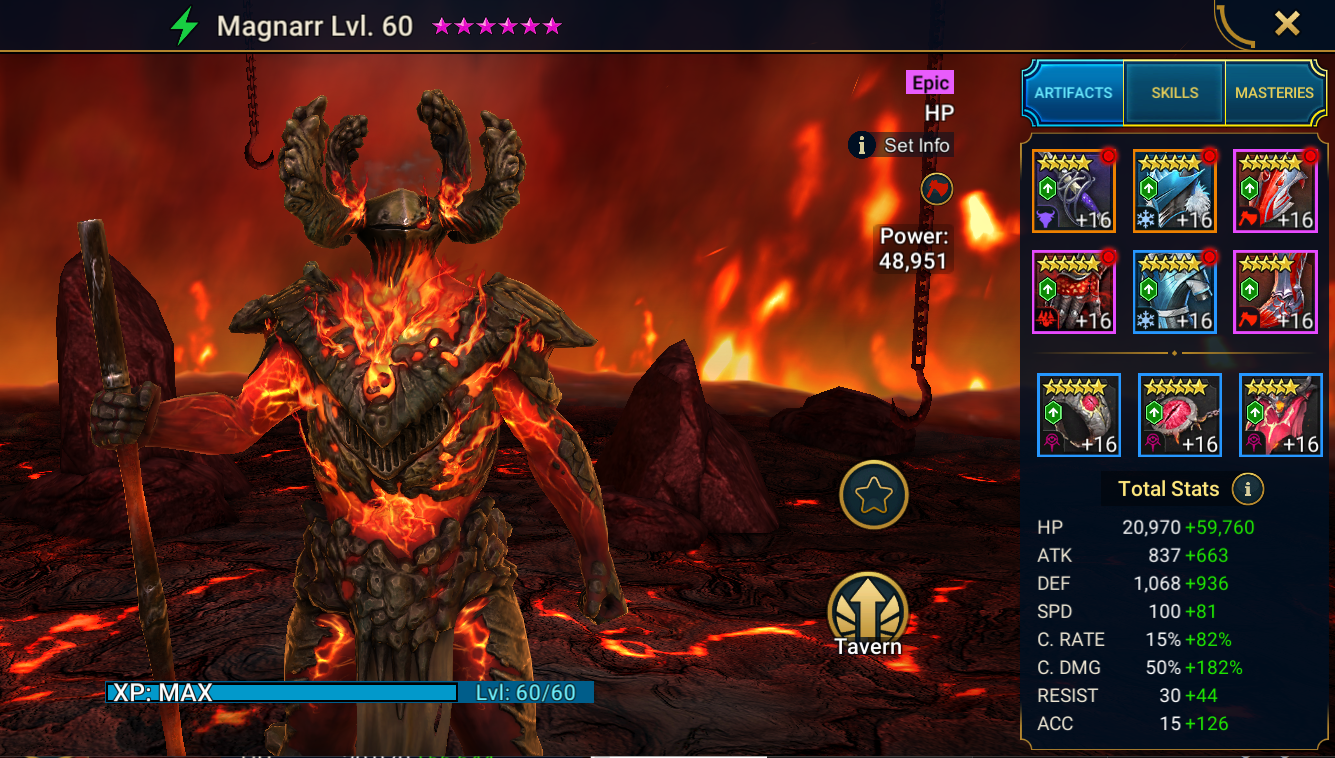The width and height of the screenshot is (1335, 758).
Task: Open Set Info details
Action: pyautogui.click(x=901, y=144)
